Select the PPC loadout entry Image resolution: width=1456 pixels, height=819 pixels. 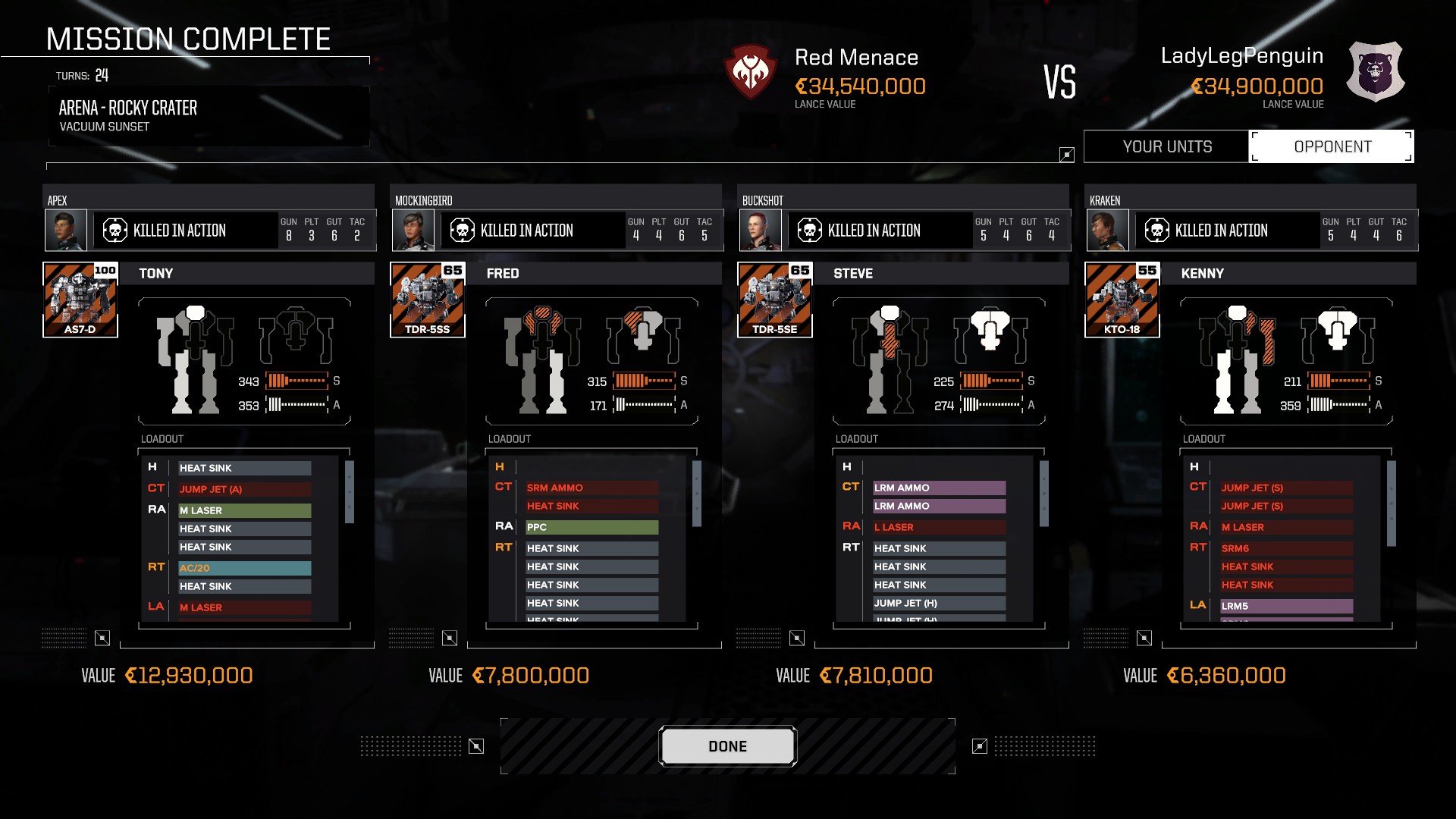591,527
